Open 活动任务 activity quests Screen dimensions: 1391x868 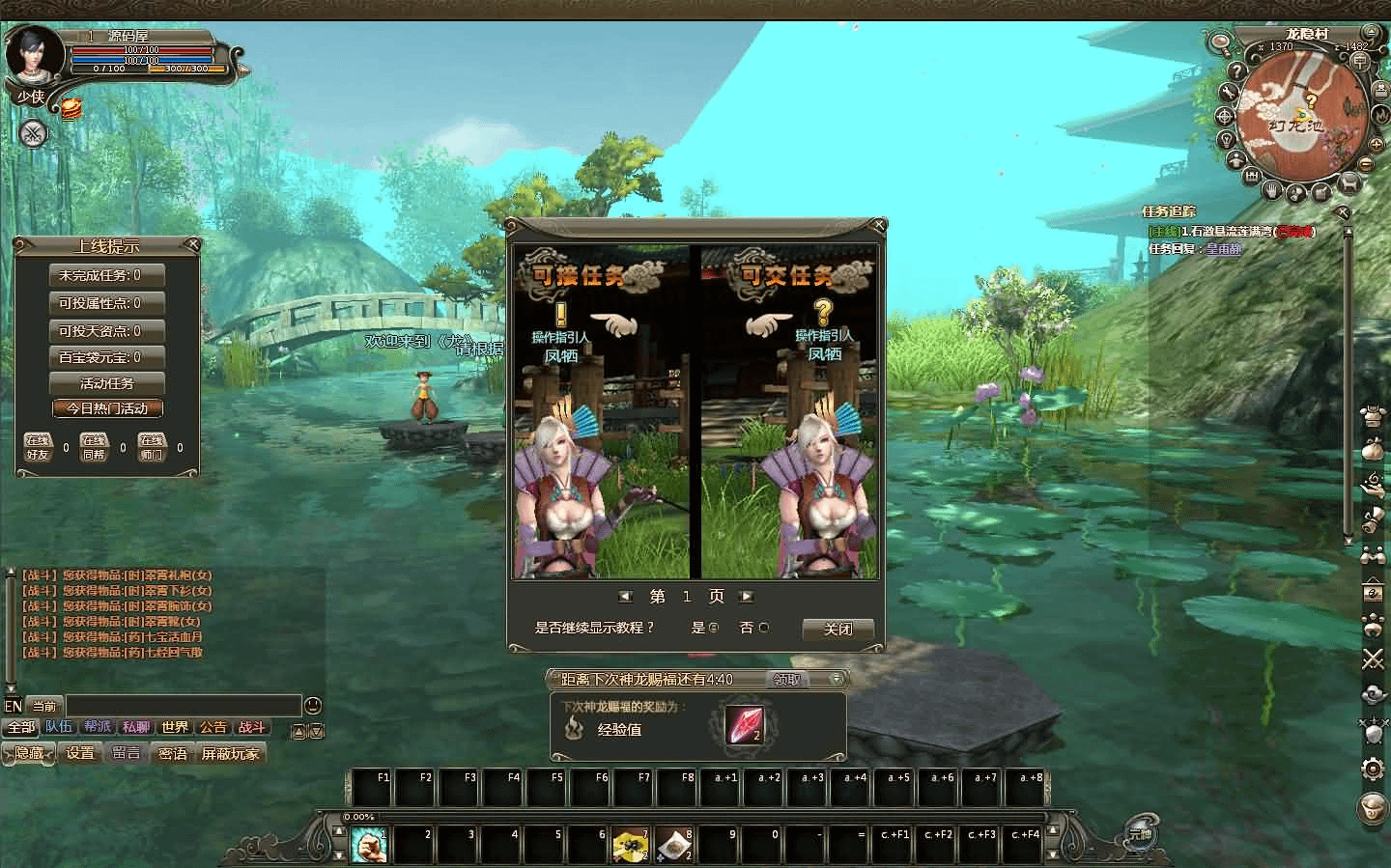tap(106, 383)
